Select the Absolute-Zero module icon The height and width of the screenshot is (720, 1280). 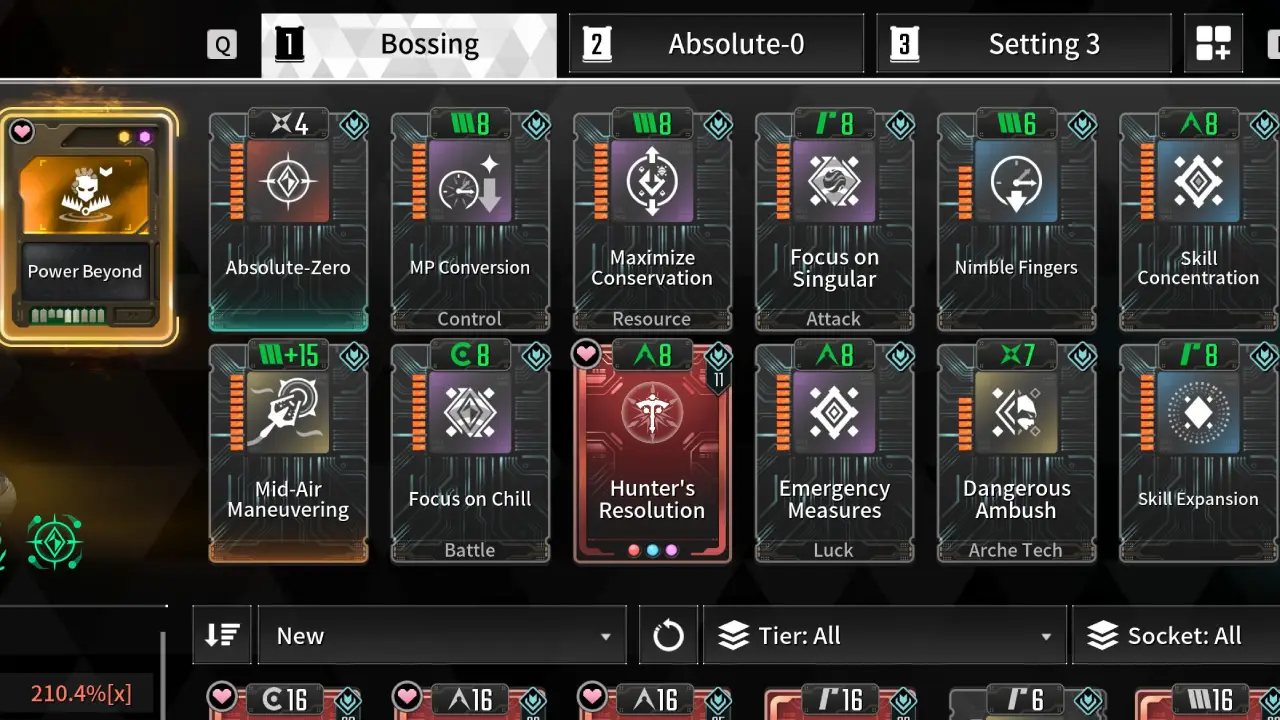click(x=288, y=182)
